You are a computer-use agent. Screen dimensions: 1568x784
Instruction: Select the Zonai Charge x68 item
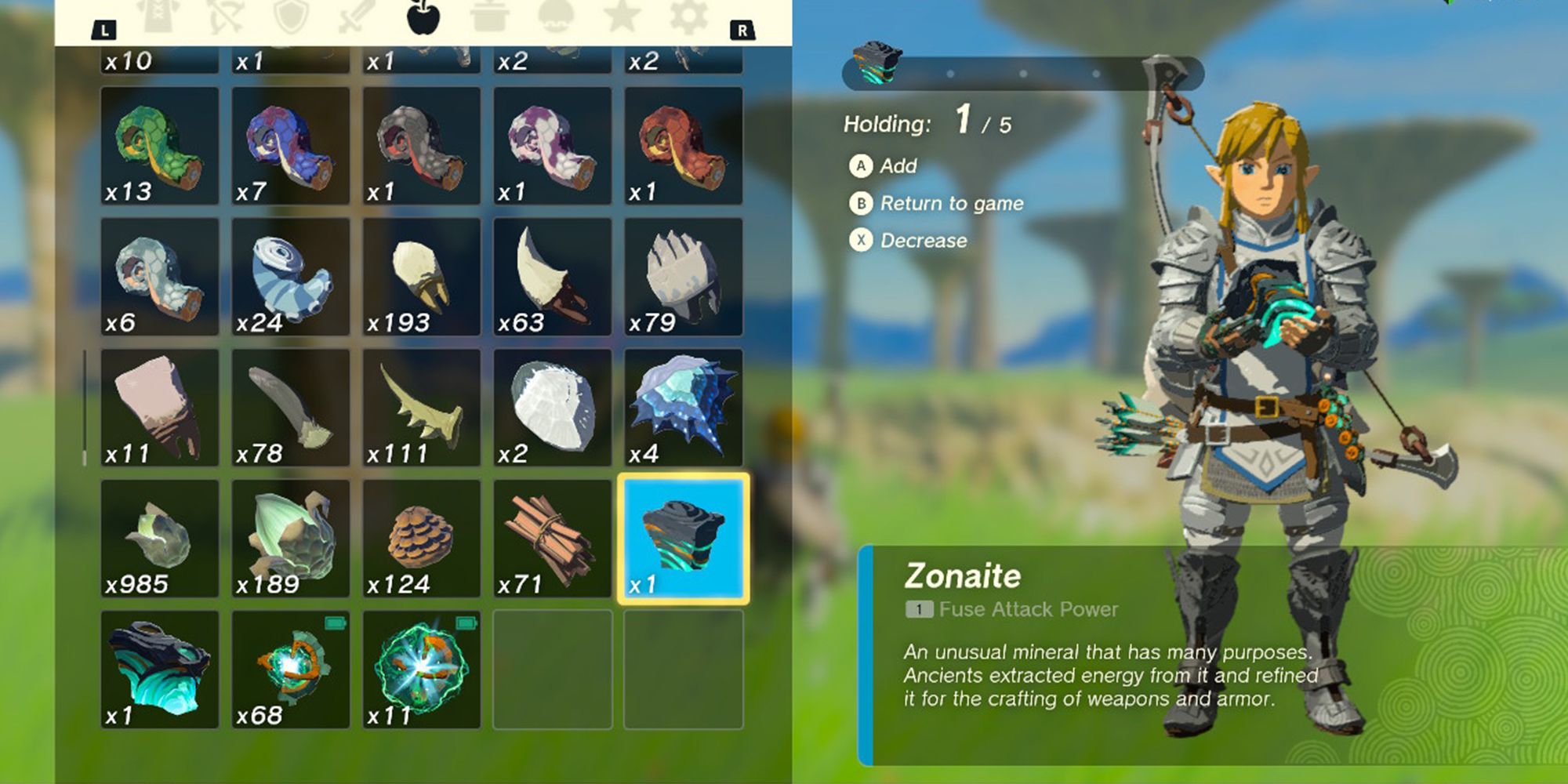point(291,670)
